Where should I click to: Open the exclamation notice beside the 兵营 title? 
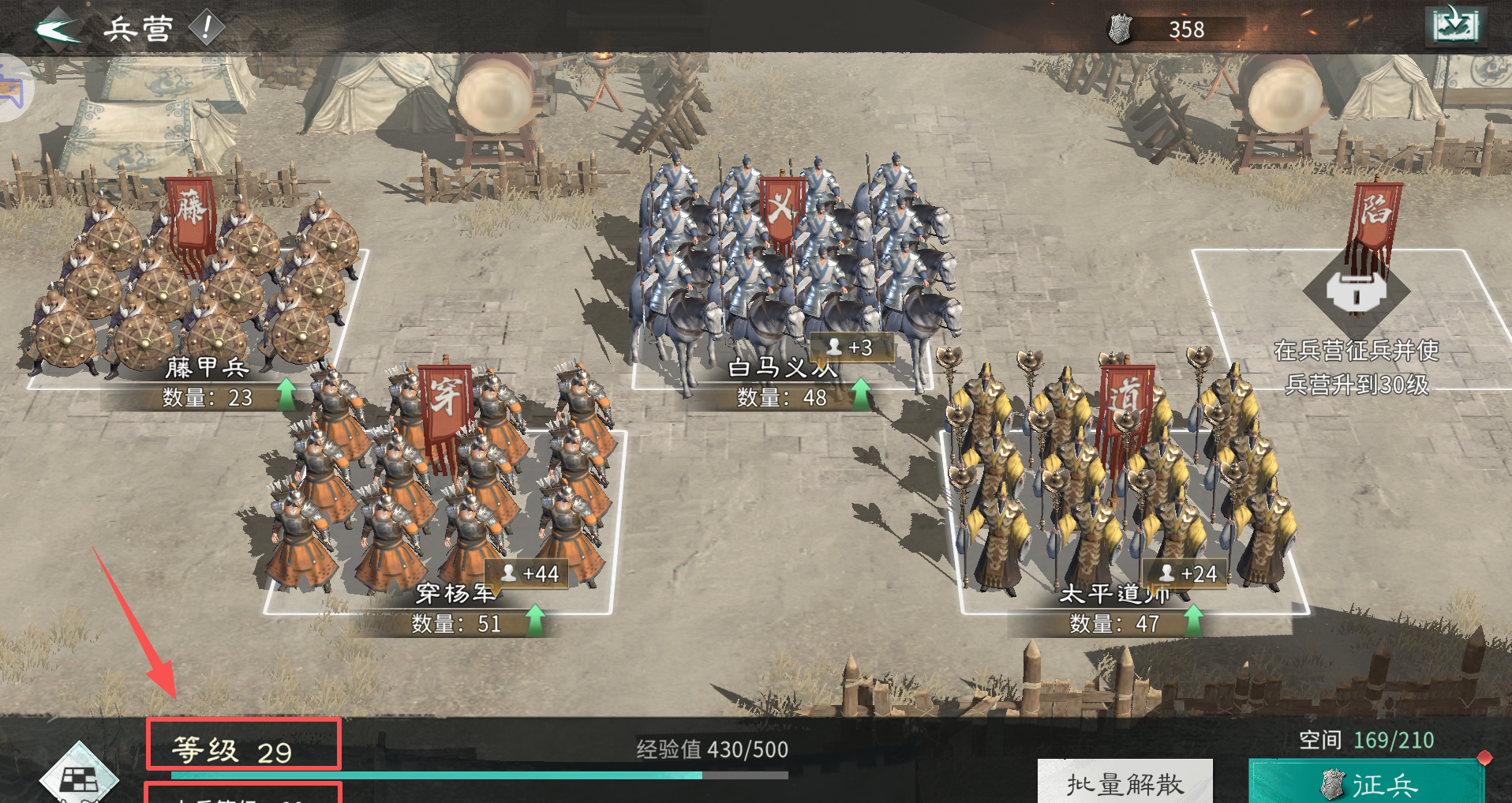click(204, 27)
